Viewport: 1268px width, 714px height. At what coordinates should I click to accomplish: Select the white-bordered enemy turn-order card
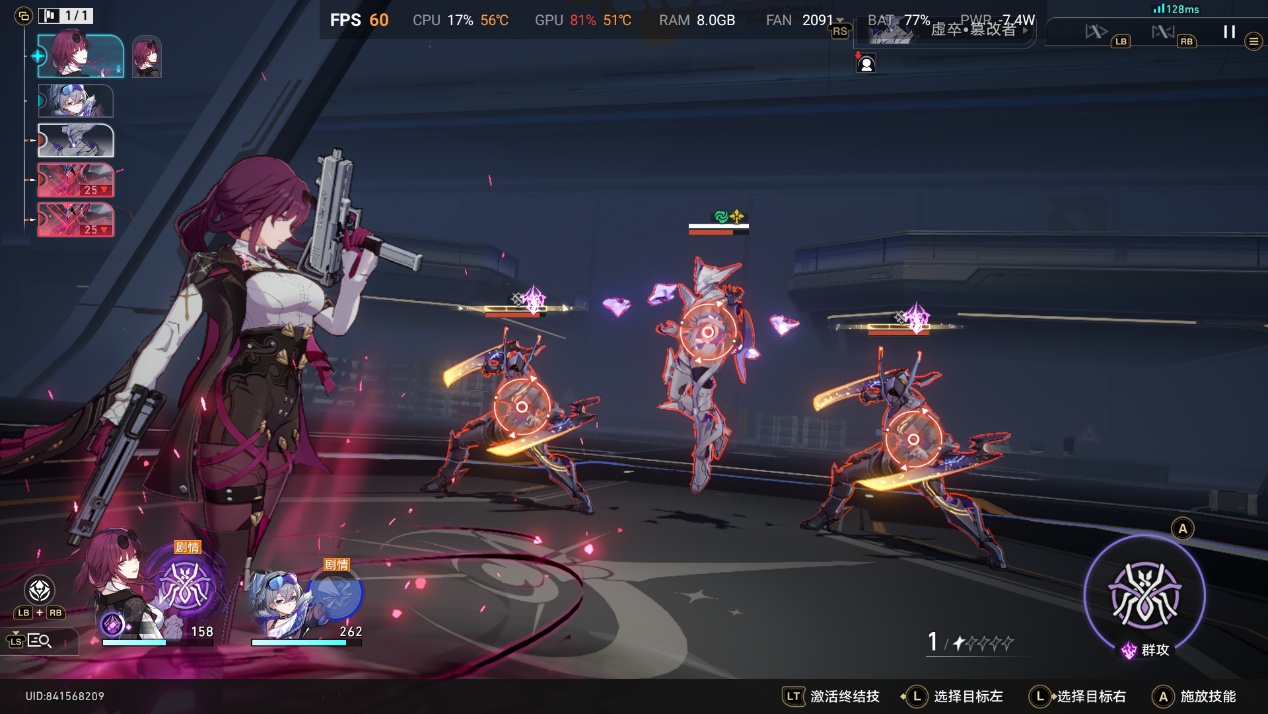tap(75, 141)
